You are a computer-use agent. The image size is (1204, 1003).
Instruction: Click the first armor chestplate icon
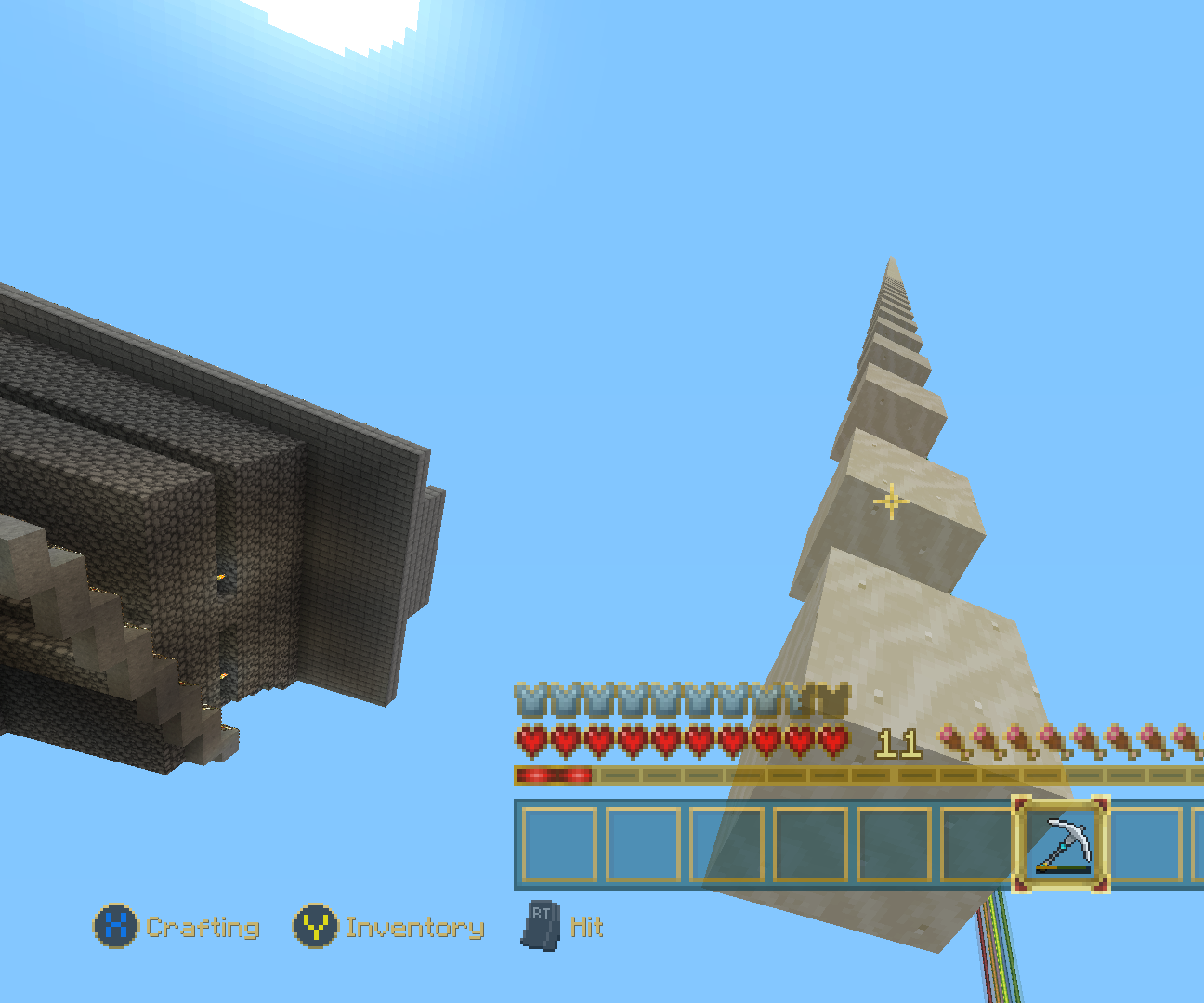pyautogui.click(x=530, y=699)
